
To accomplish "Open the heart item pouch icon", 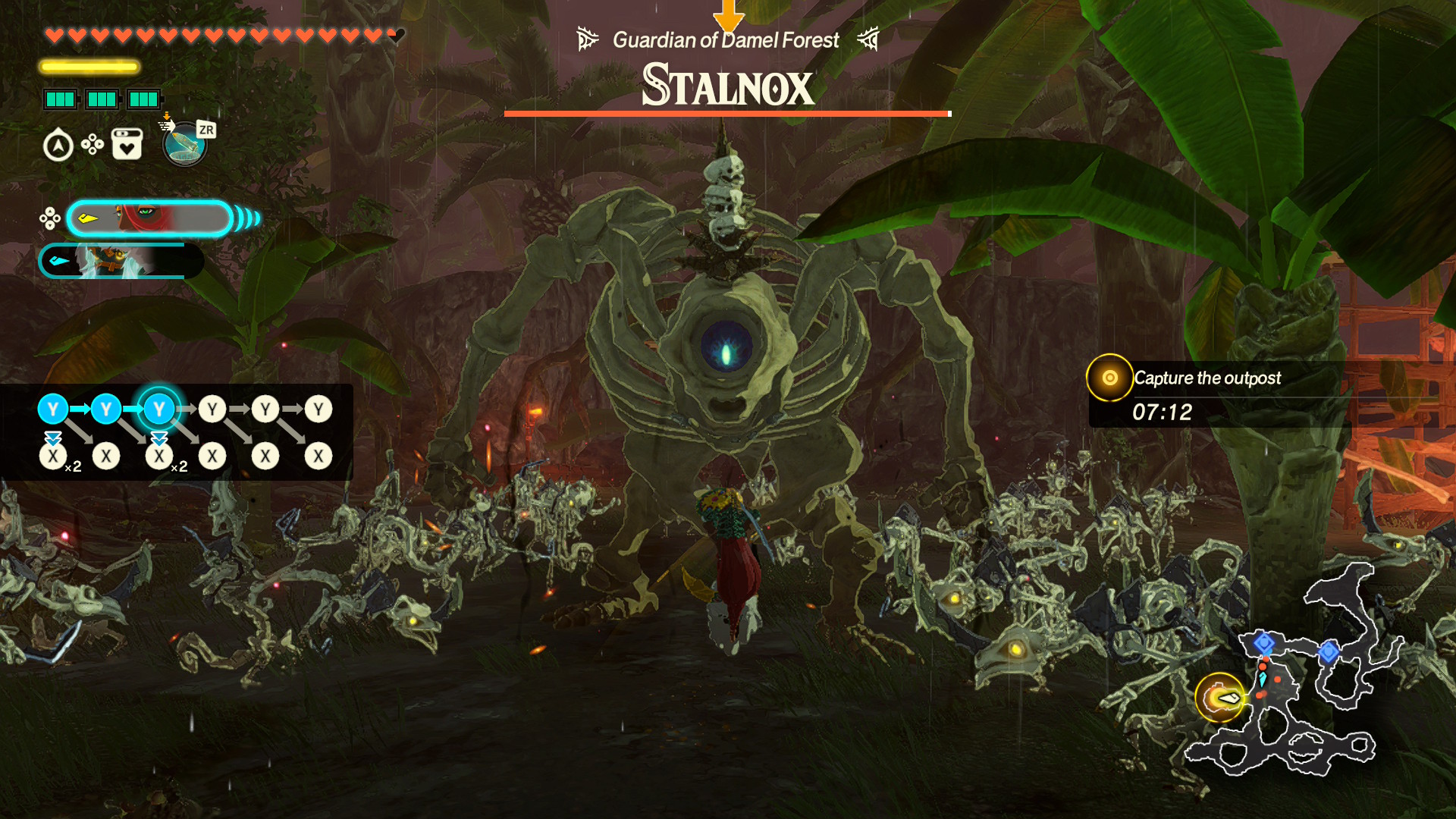I will coord(127,144).
